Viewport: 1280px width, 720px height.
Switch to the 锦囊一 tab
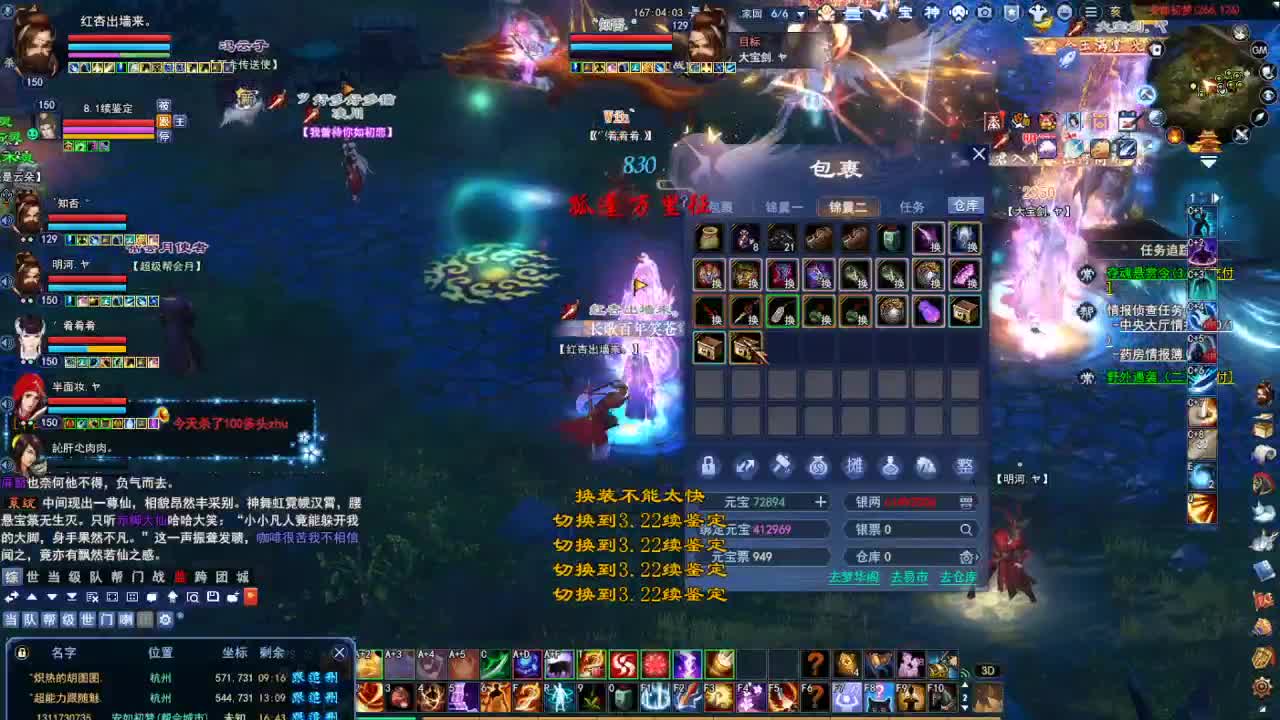784,206
